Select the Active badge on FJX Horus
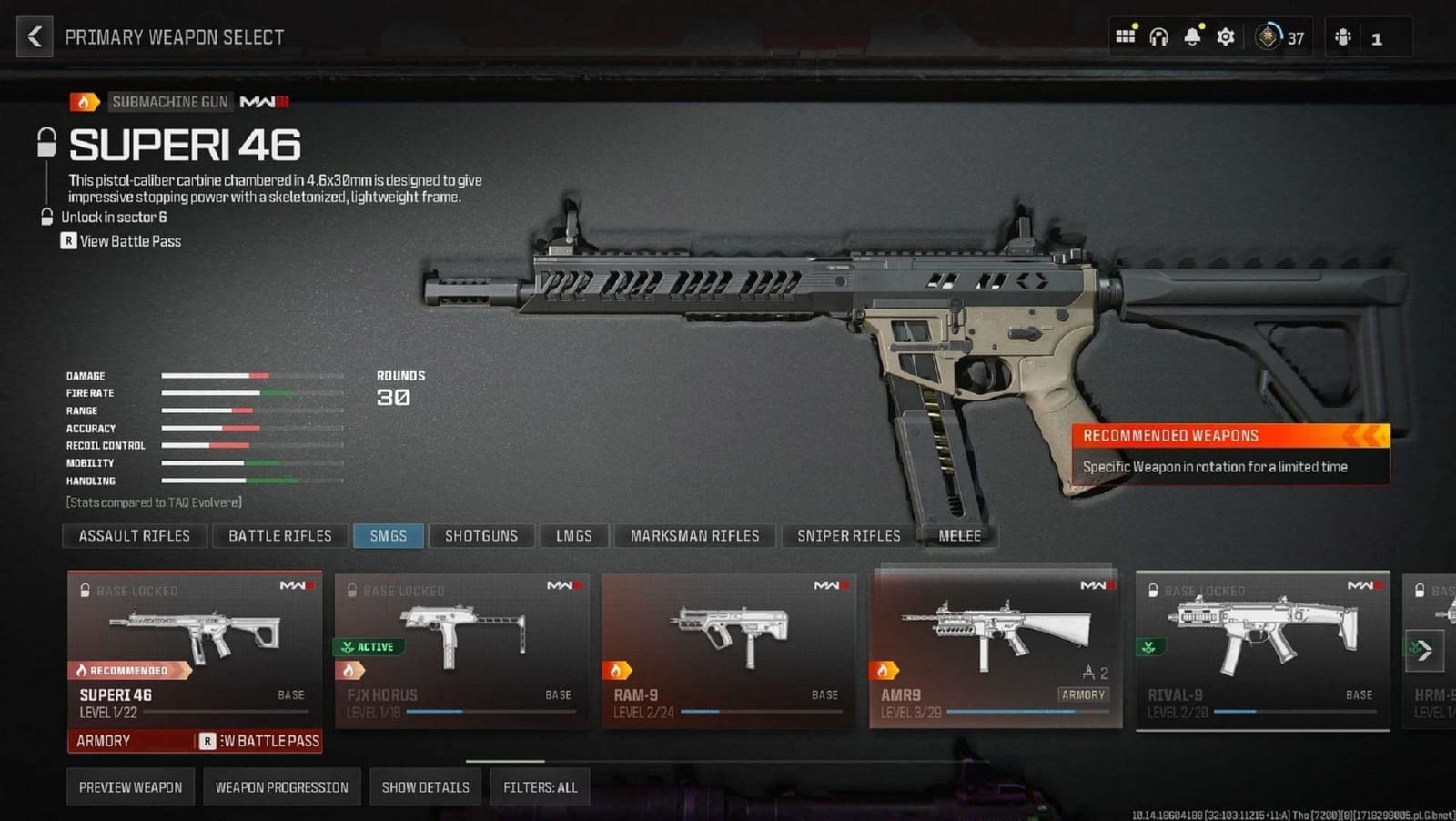This screenshot has height=821, width=1456. [368, 646]
